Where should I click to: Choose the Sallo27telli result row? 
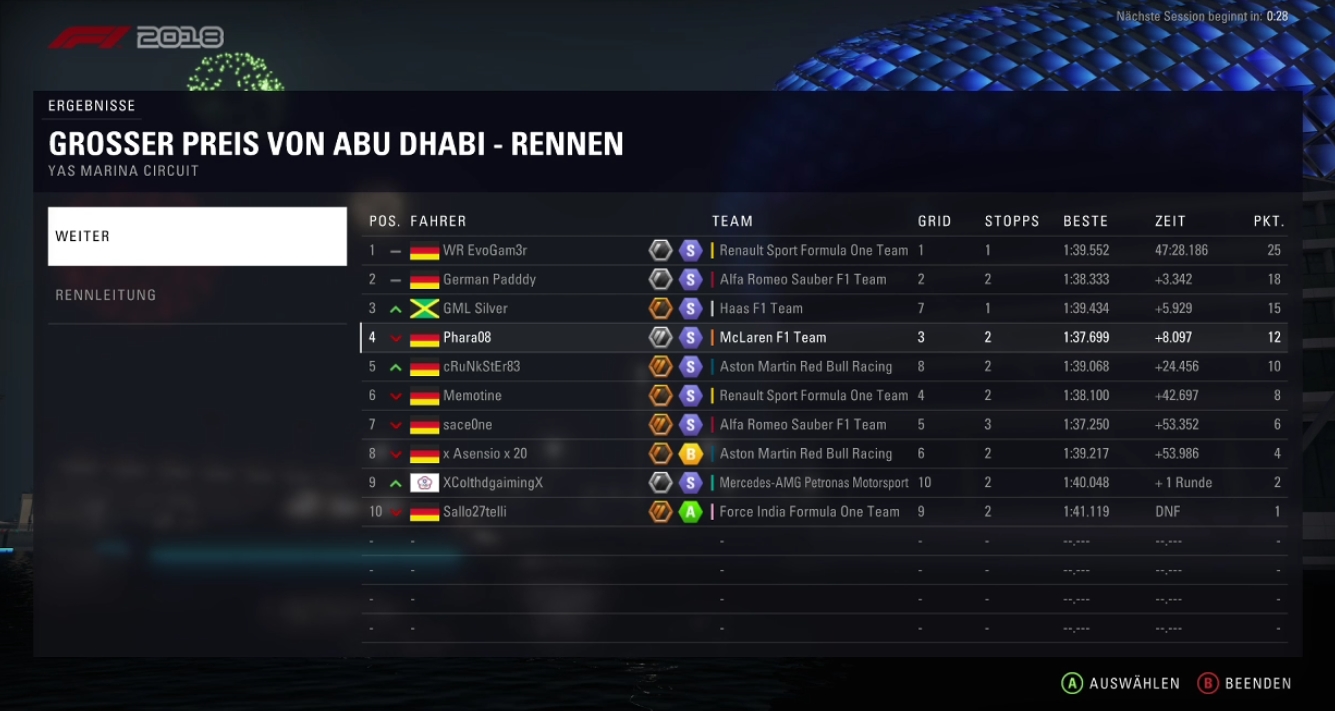click(823, 511)
